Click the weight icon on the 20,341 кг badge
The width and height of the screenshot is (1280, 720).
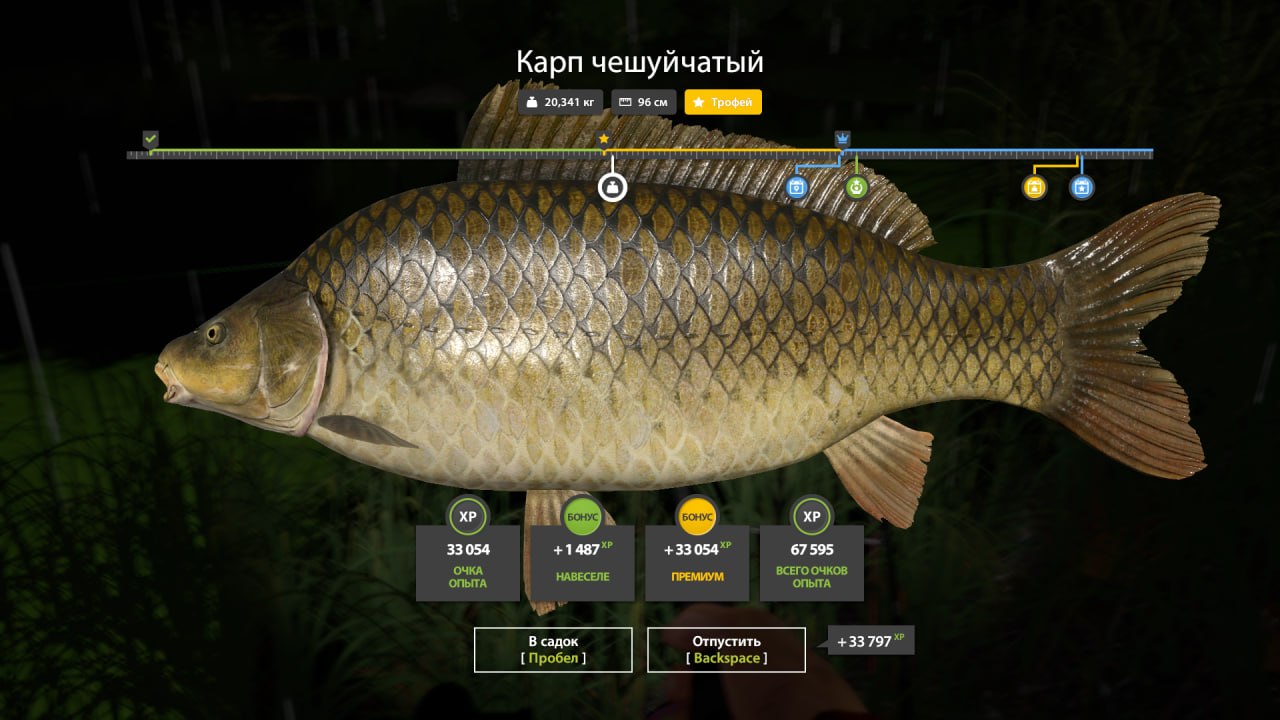[x=532, y=101]
